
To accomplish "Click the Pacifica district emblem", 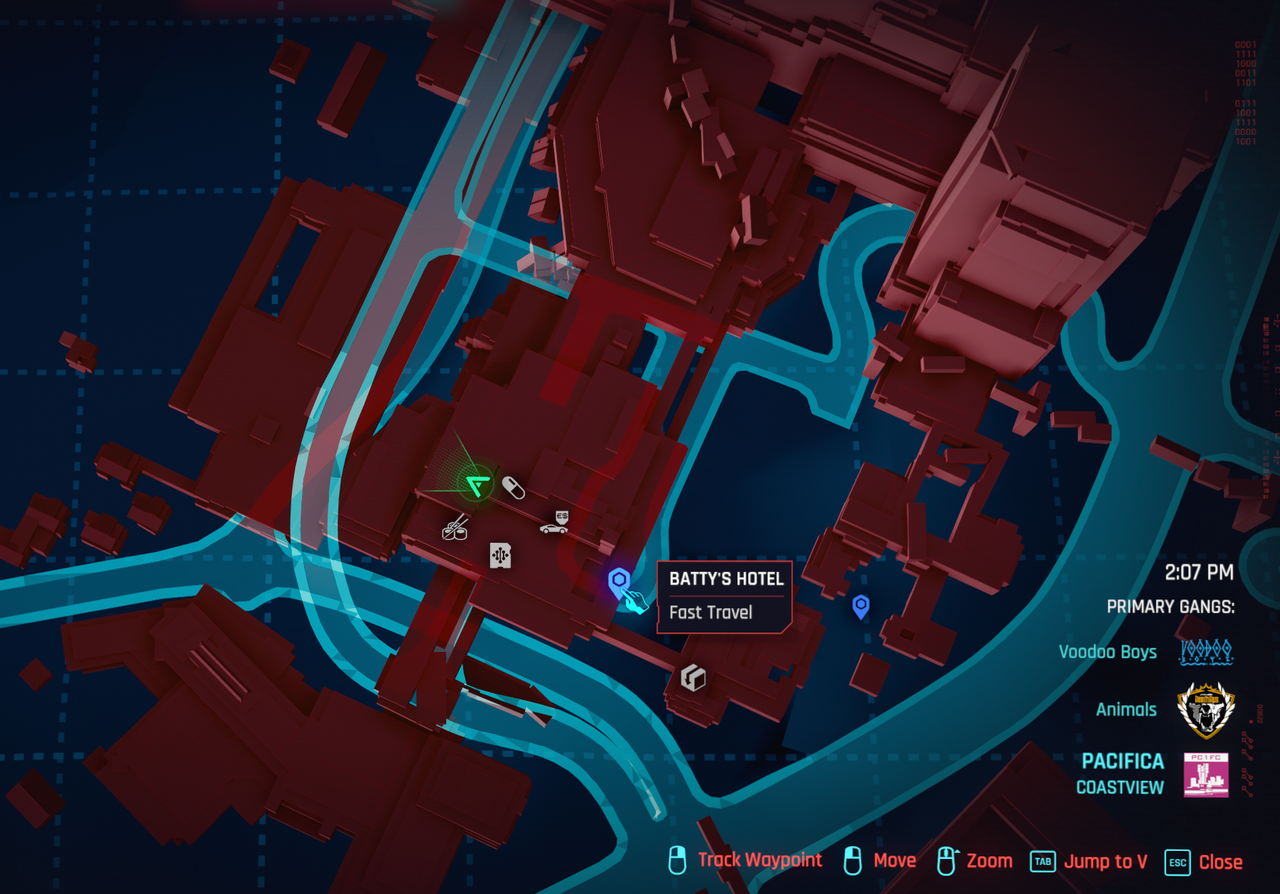I will (x=1206, y=774).
